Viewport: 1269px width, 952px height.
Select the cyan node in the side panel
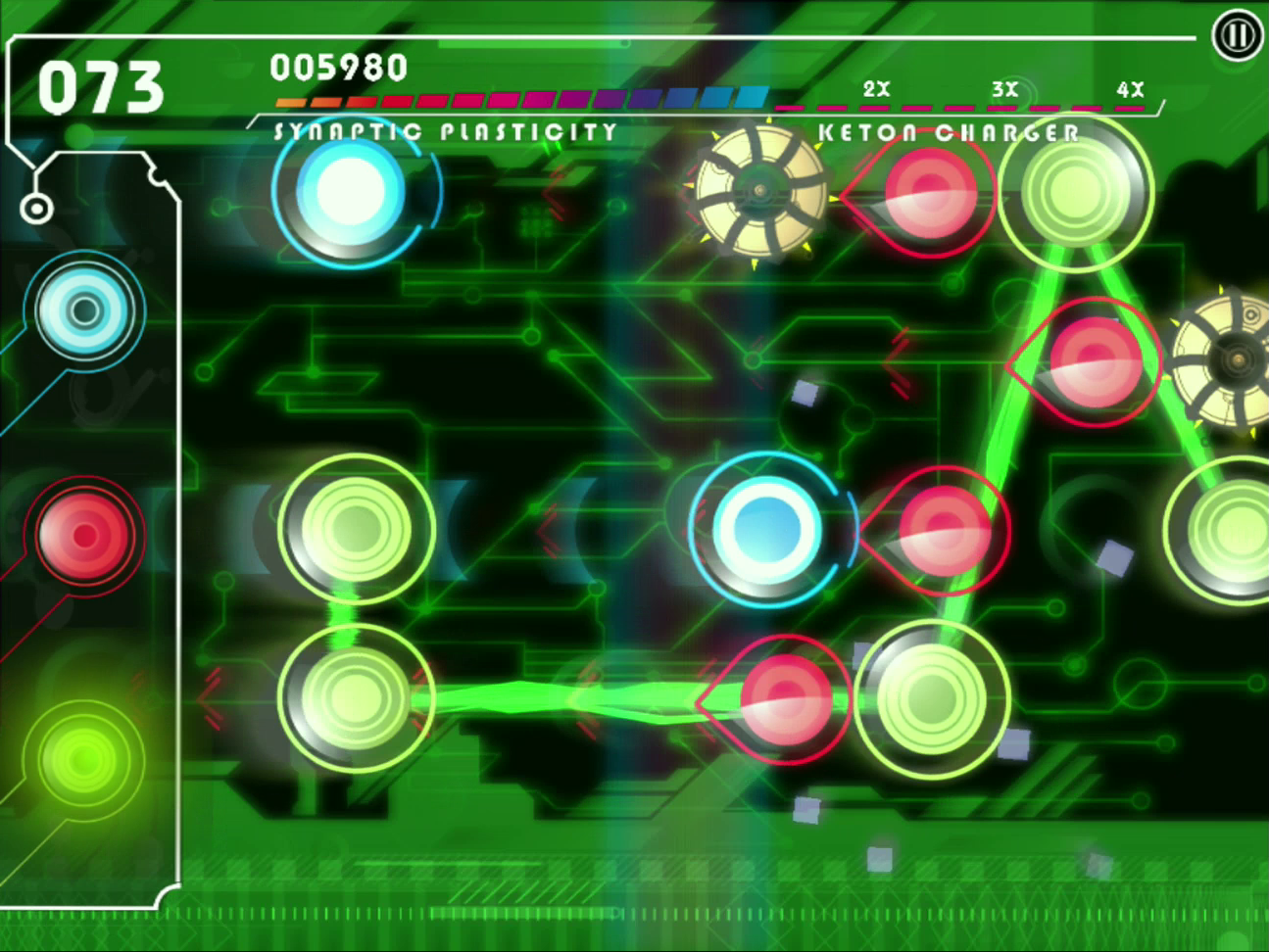coord(84,311)
